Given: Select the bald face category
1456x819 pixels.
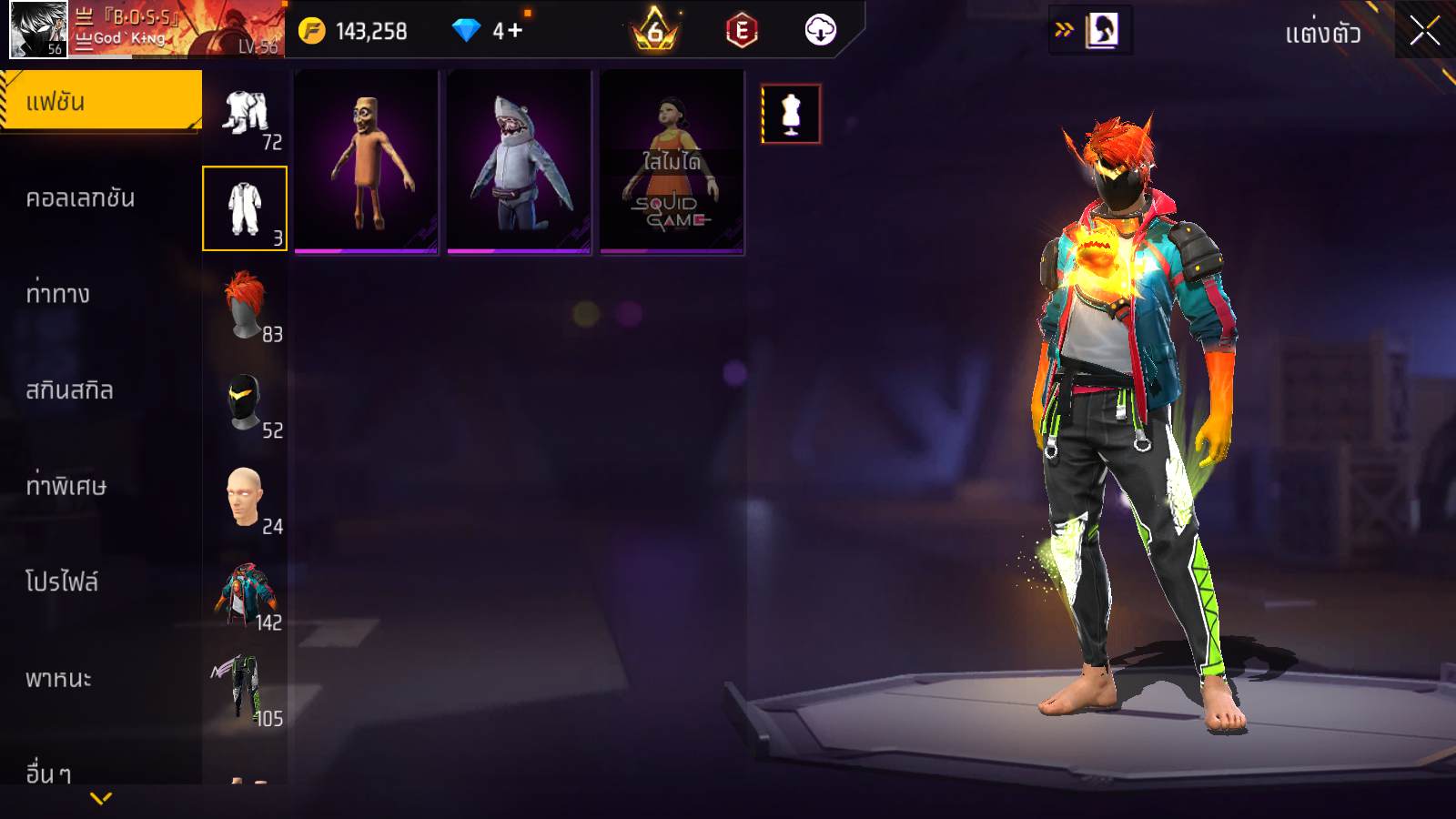Looking at the screenshot, I should click(x=245, y=497).
